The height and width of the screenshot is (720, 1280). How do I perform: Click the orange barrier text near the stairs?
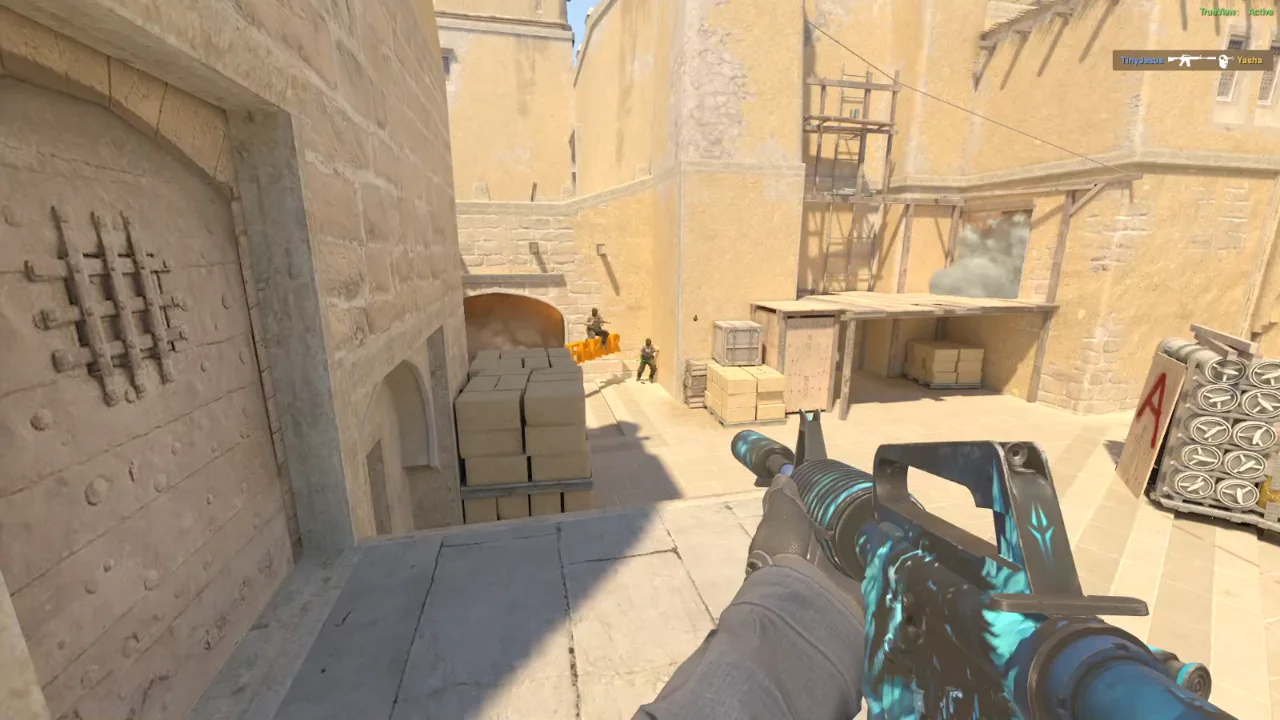[592, 350]
